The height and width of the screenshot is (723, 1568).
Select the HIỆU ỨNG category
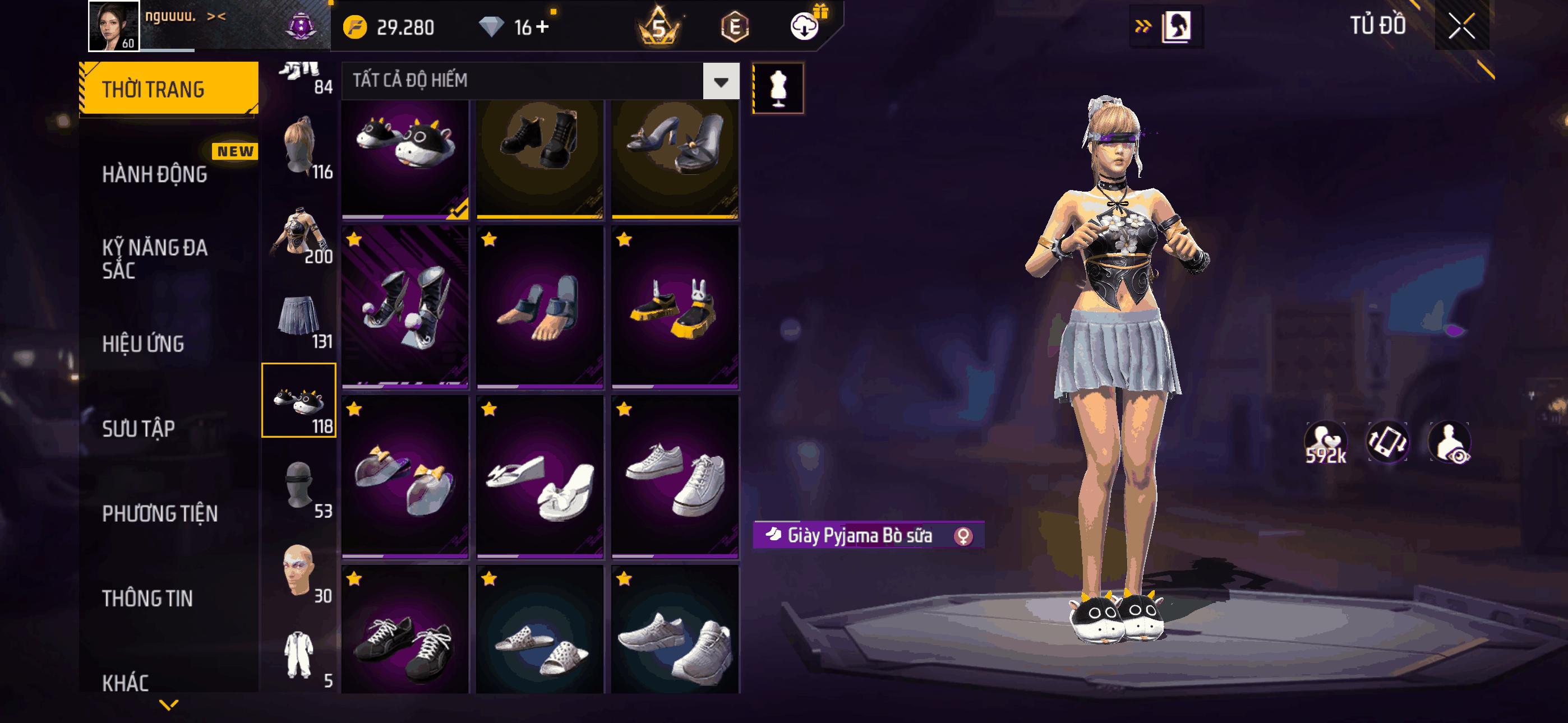point(143,344)
